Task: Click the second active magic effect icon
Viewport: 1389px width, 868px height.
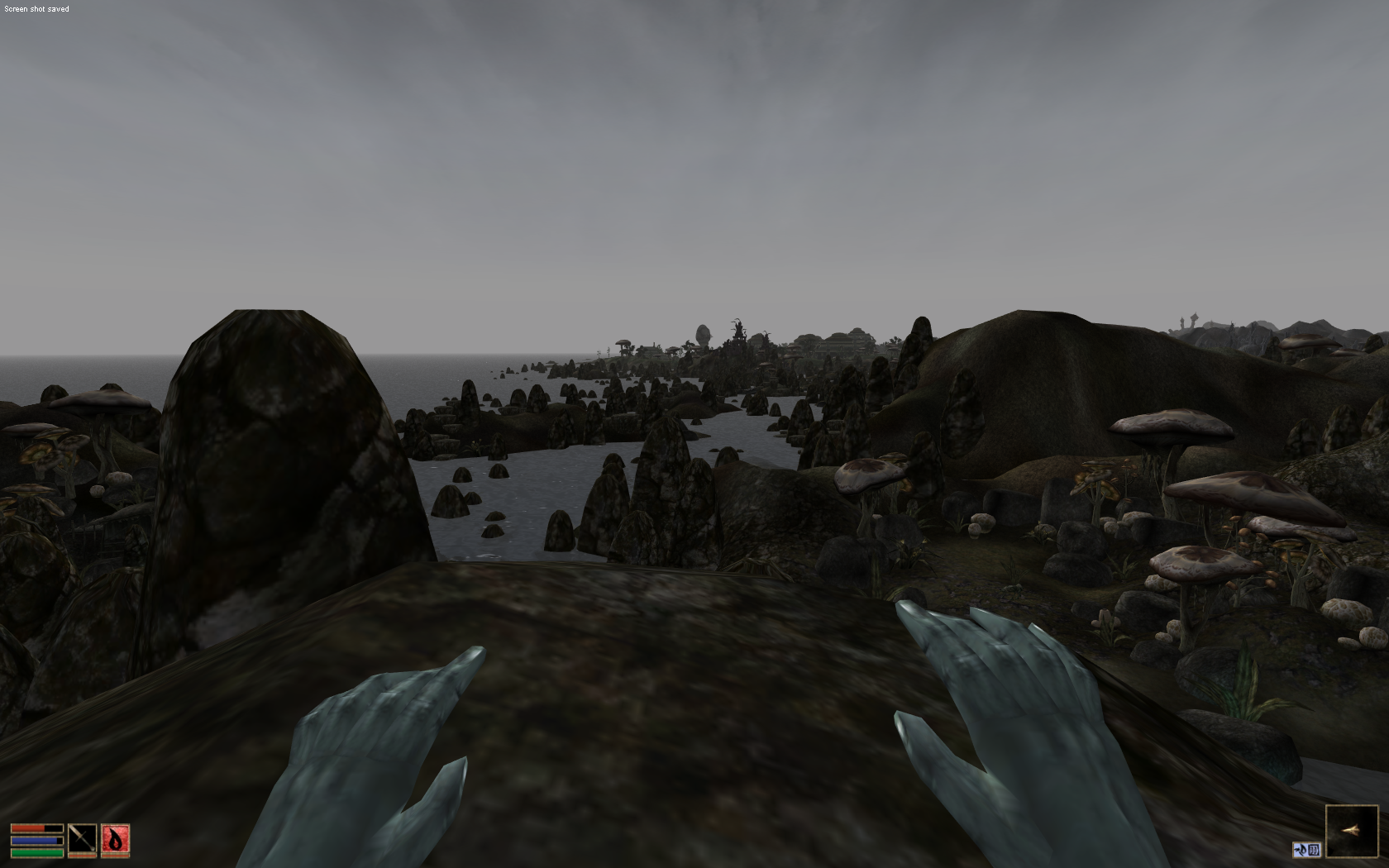Action: [x=1314, y=850]
